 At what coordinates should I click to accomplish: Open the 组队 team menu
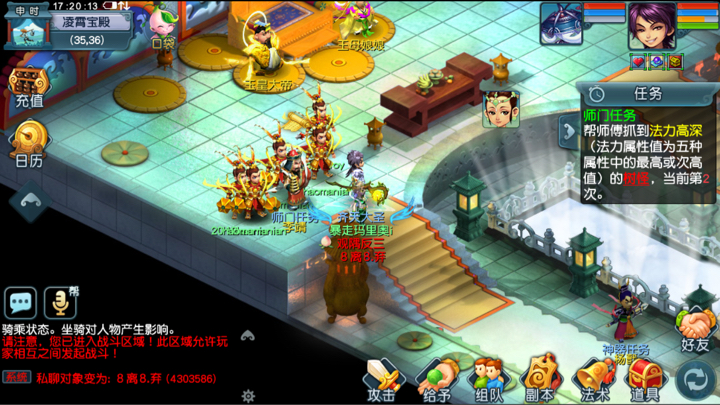pos(488,379)
